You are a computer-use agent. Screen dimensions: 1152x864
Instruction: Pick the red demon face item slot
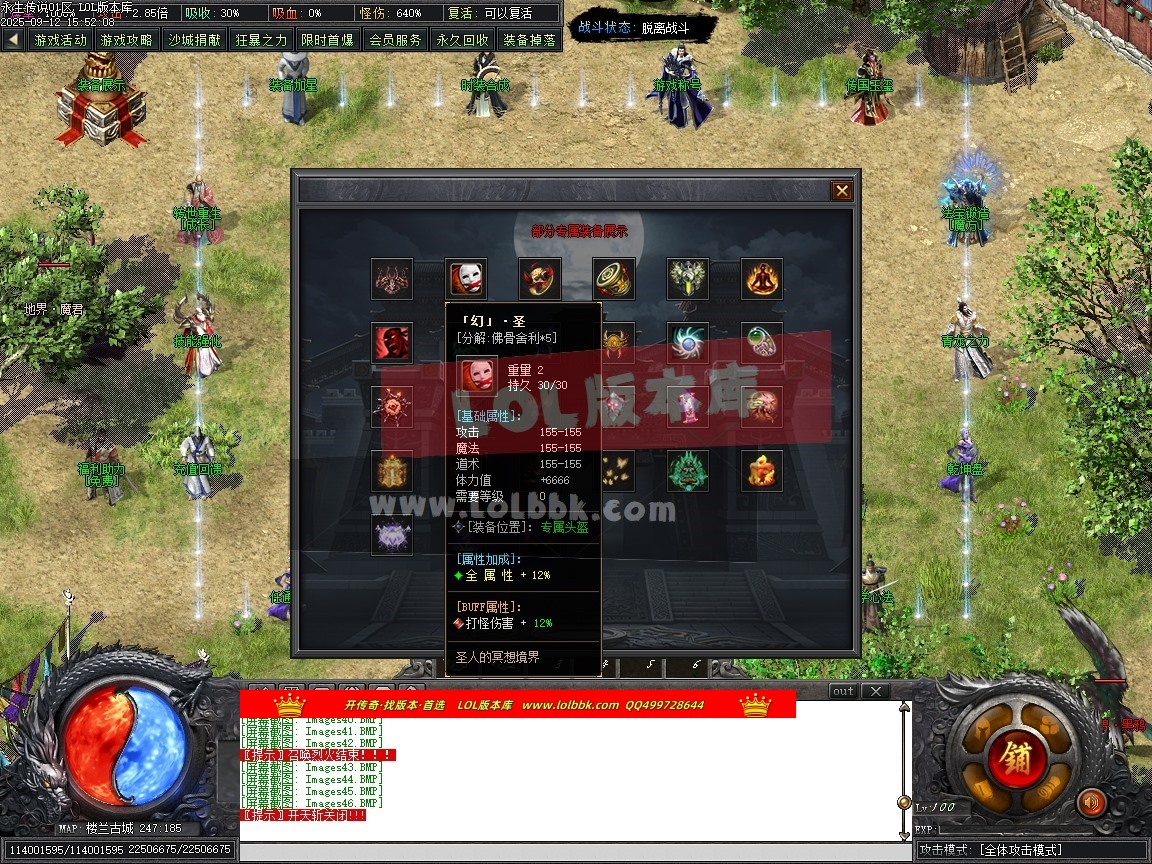[391, 343]
